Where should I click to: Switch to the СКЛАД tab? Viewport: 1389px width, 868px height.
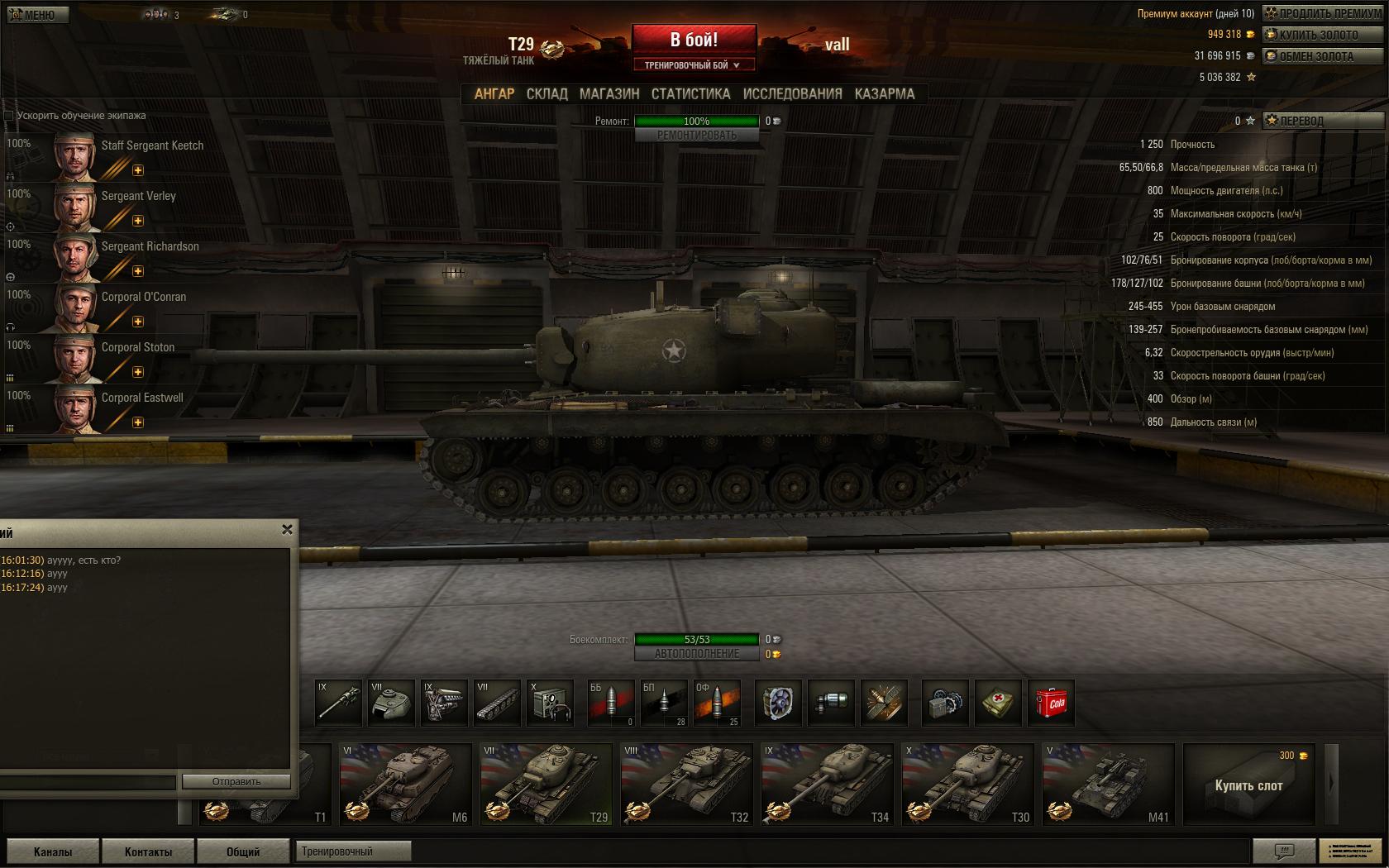click(547, 93)
